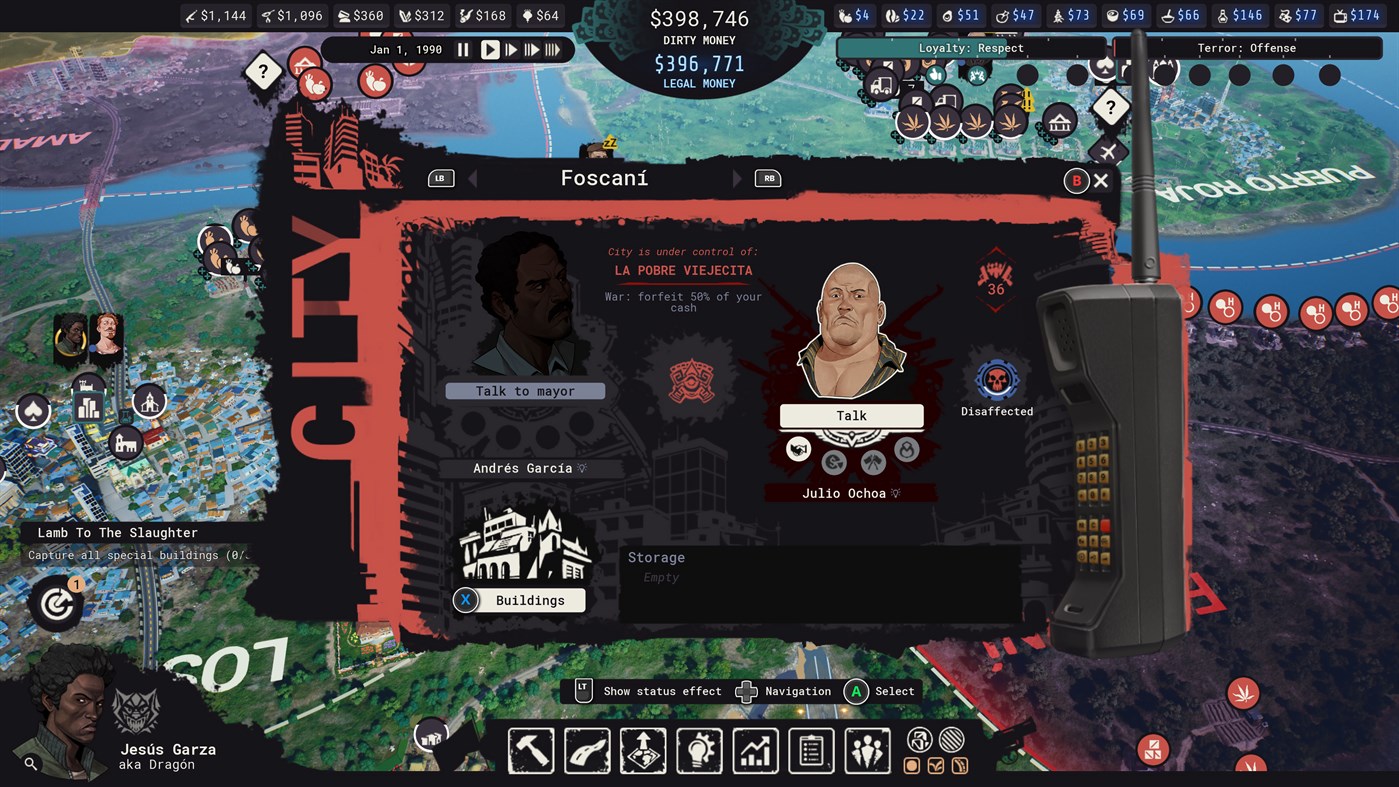
Task: Open the statistics graph panel
Action: point(755,750)
